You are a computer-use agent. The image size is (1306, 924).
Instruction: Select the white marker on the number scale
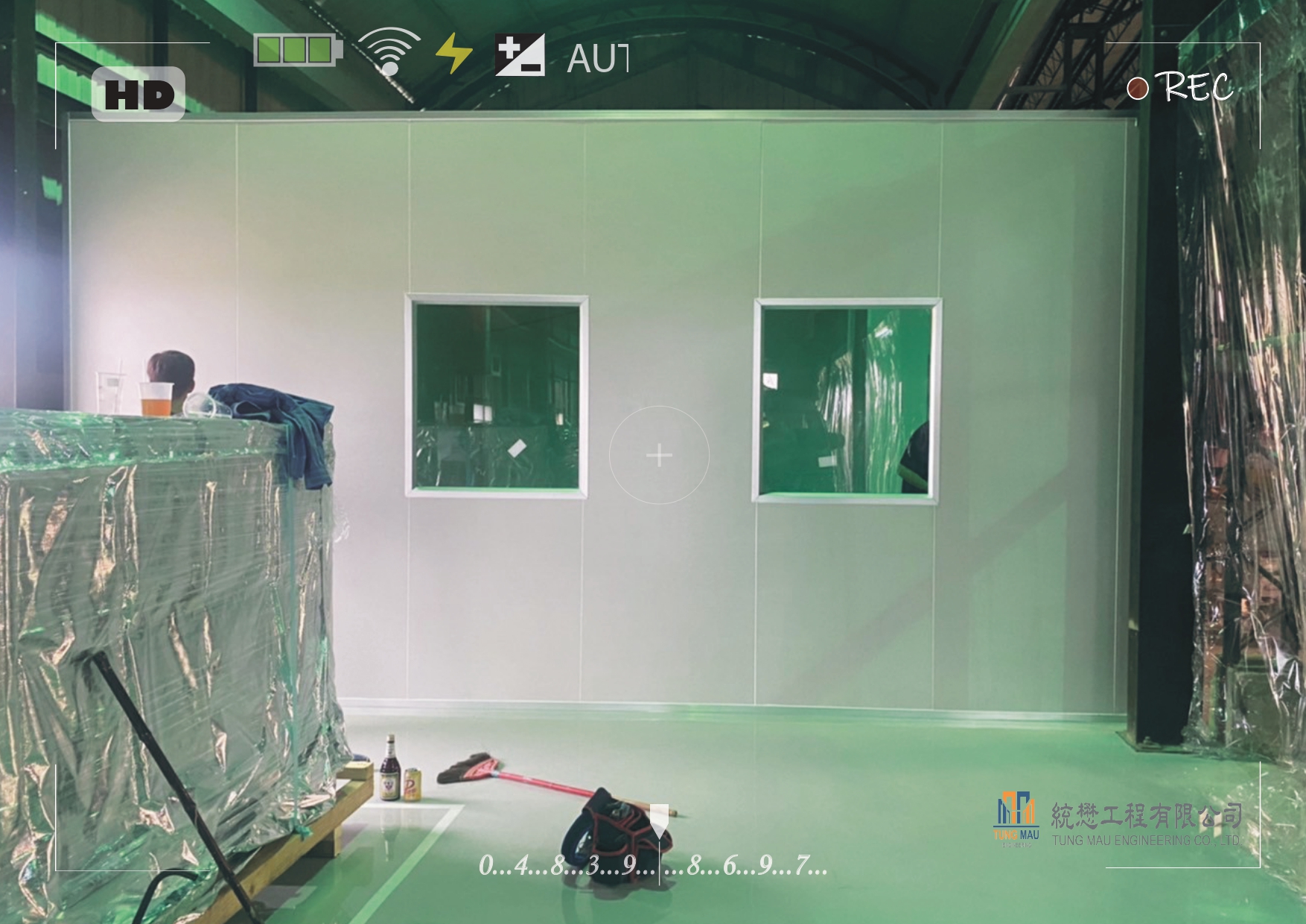tap(659, 820)
